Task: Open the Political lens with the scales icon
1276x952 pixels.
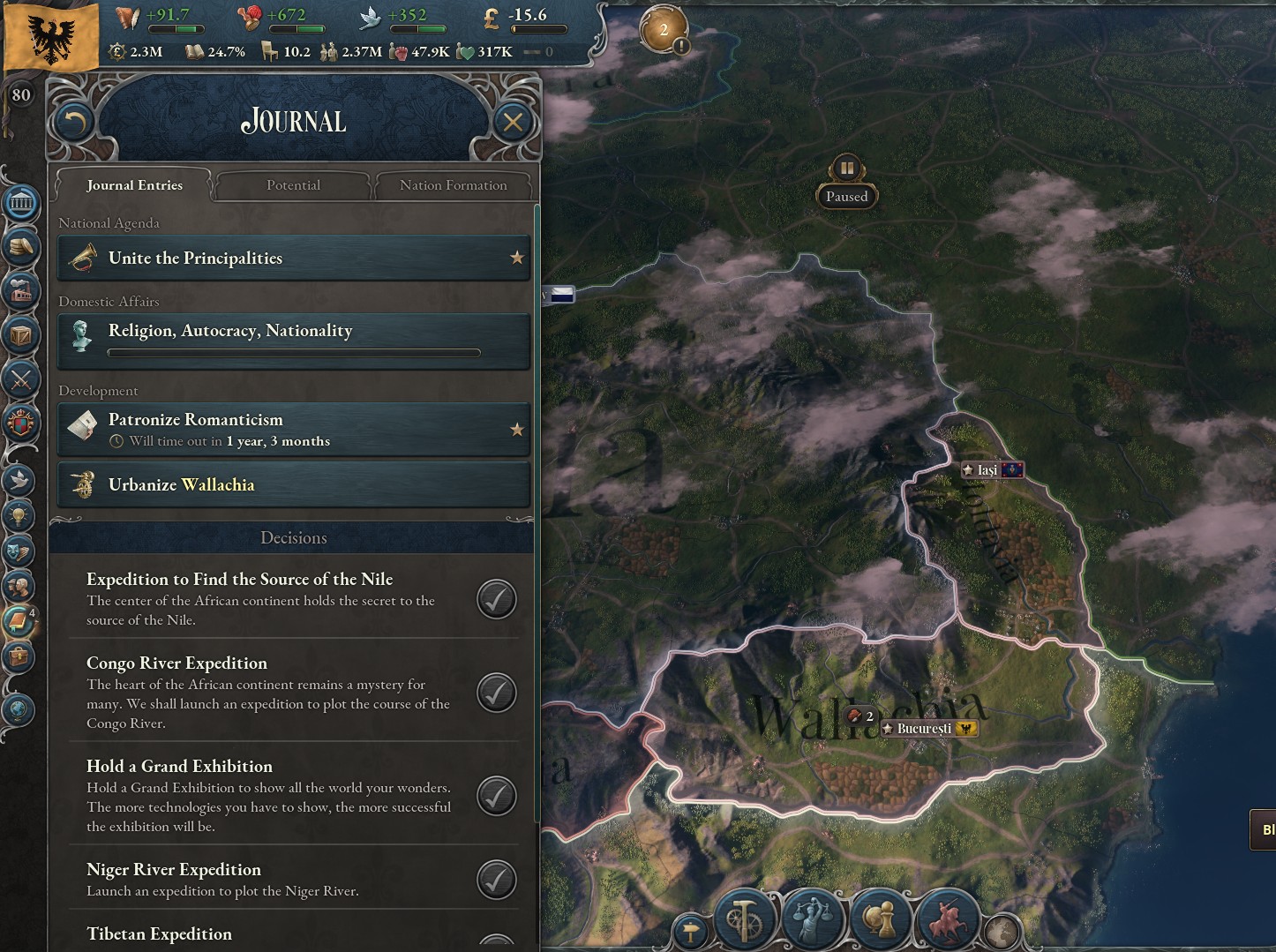Action: click(813, 918)
